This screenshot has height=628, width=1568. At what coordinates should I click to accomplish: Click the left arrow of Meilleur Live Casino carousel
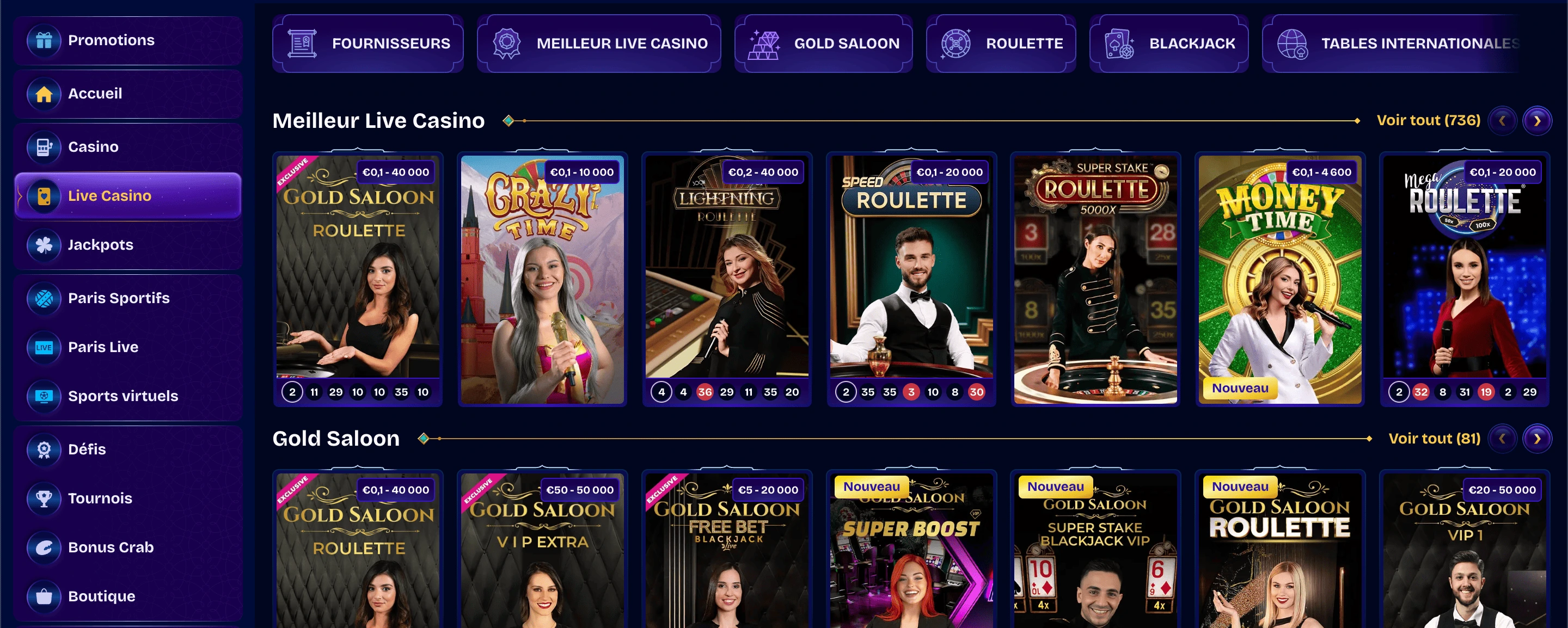1502,120
